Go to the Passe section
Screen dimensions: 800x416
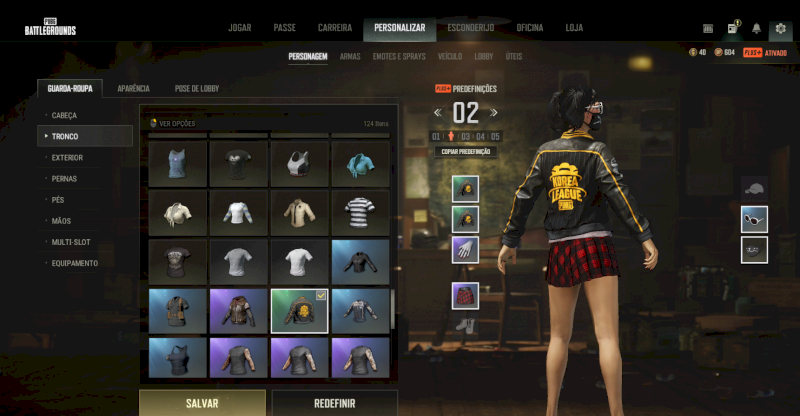[x=284, y=28]
